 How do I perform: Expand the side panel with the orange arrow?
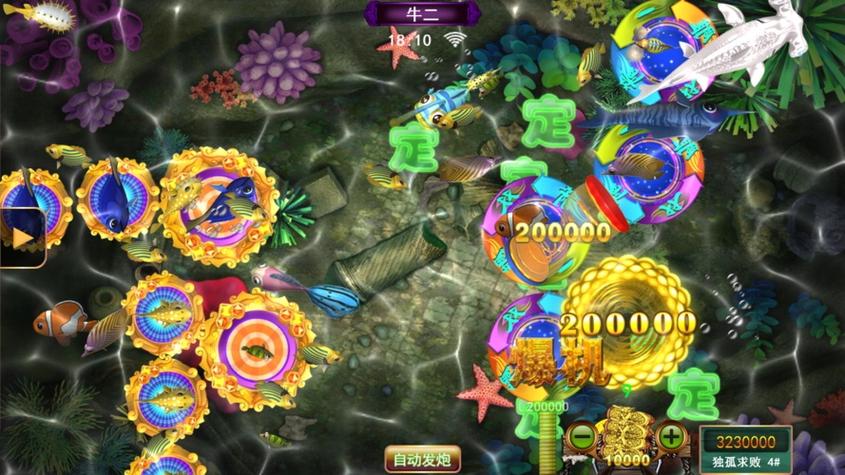[x=19, y=238]
